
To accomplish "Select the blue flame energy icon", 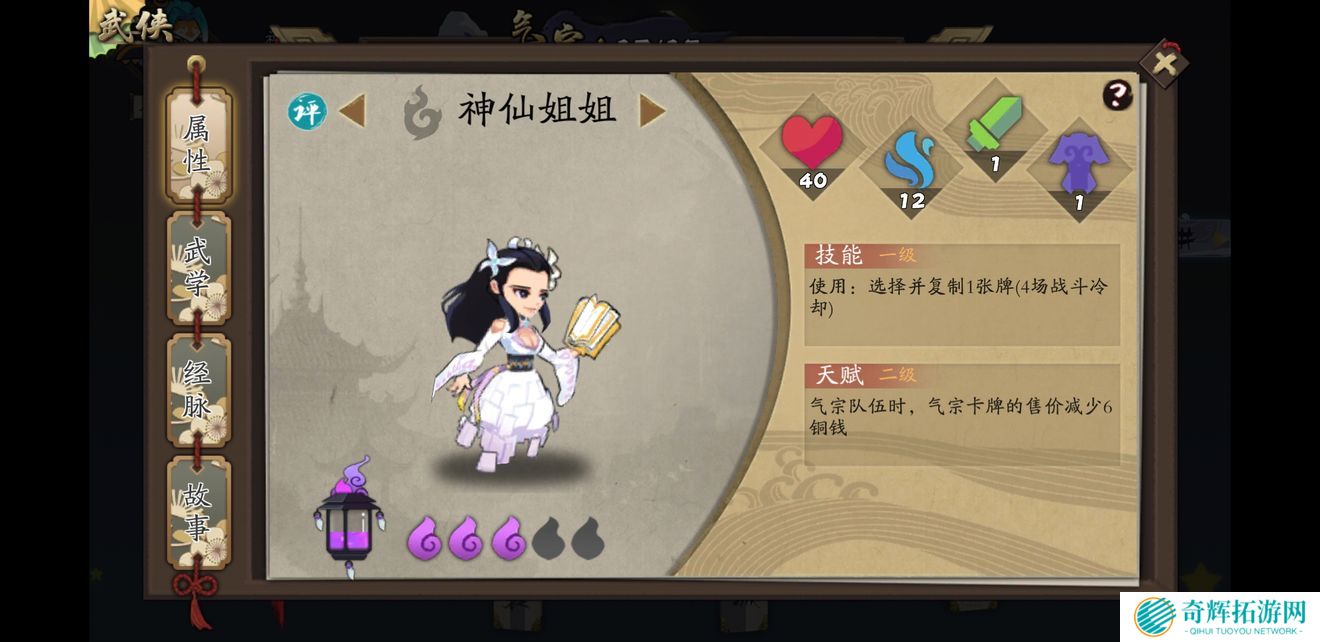I will coord(911,164).
